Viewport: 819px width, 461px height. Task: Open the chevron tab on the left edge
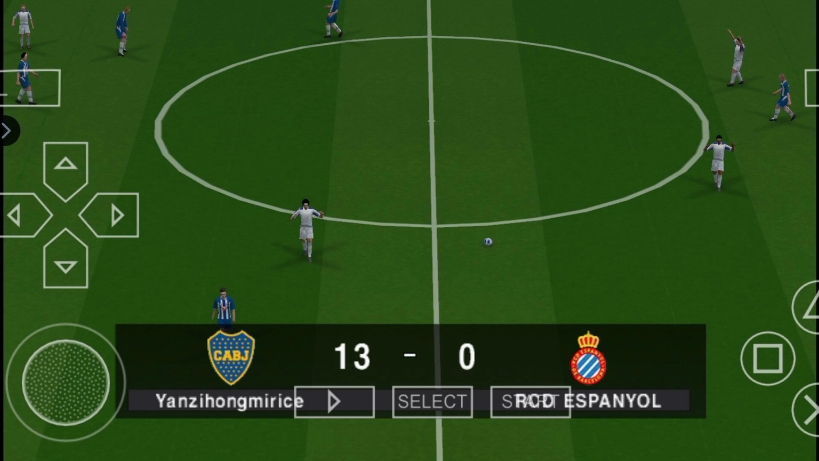click(7, 130)
